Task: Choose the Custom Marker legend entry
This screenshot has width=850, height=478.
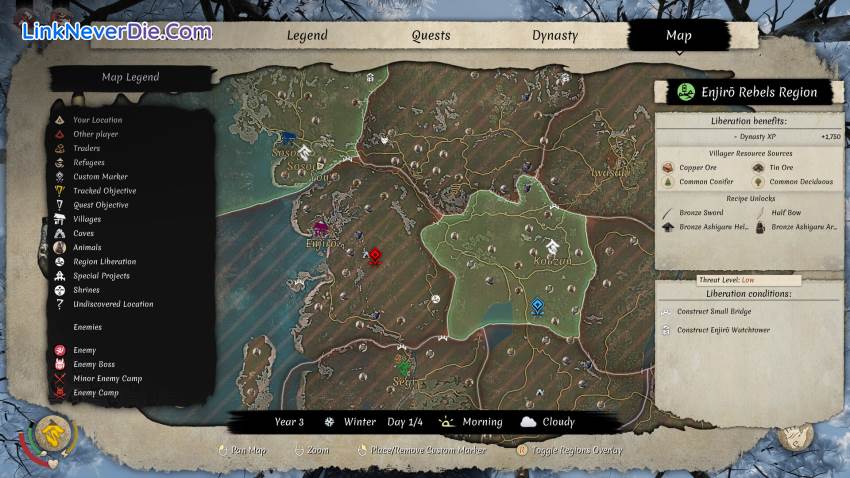Action: point(100,177)
